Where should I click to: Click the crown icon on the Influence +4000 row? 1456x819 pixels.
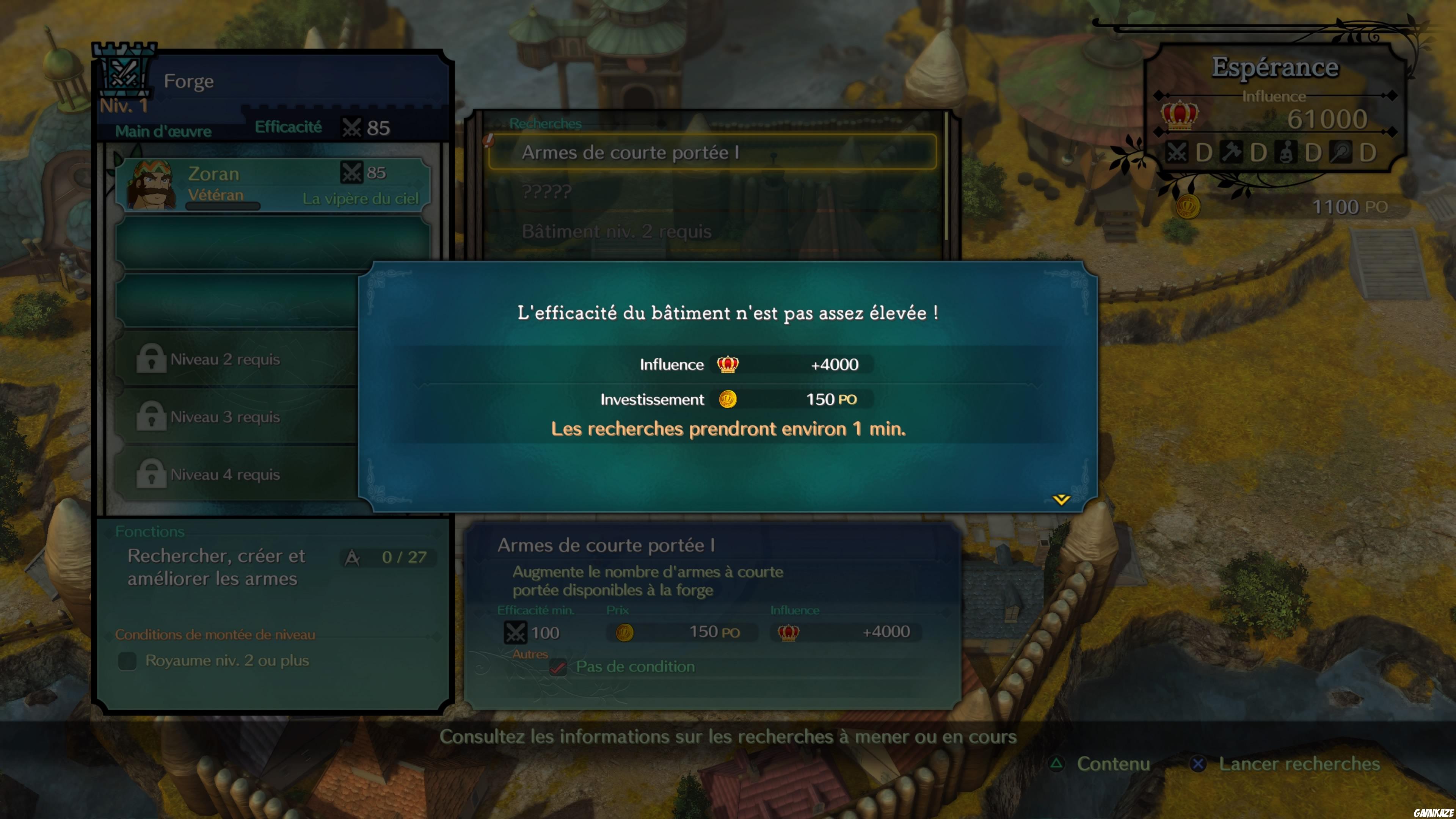[728, 364]
